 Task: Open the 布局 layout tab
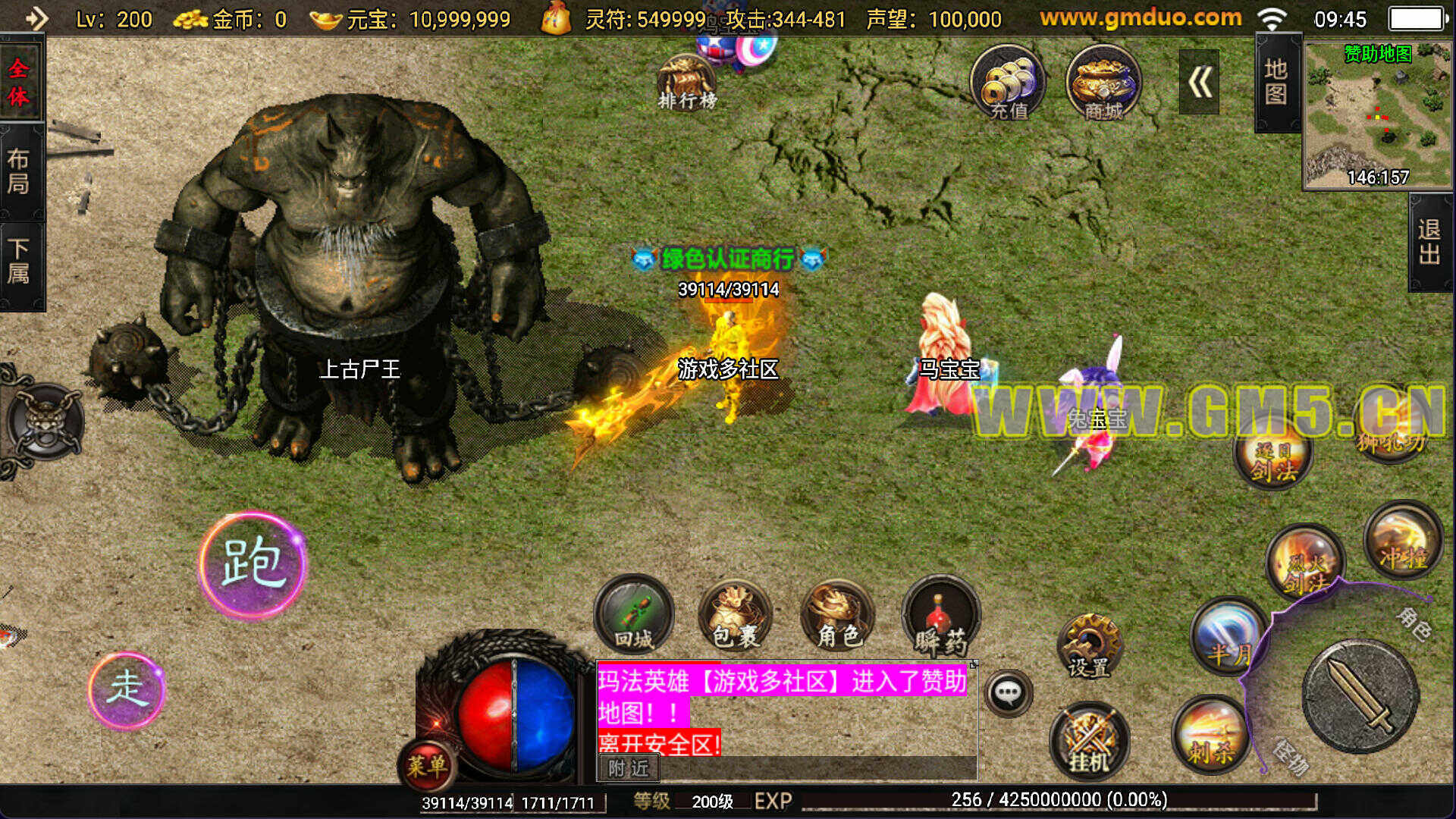pos(20,171)
